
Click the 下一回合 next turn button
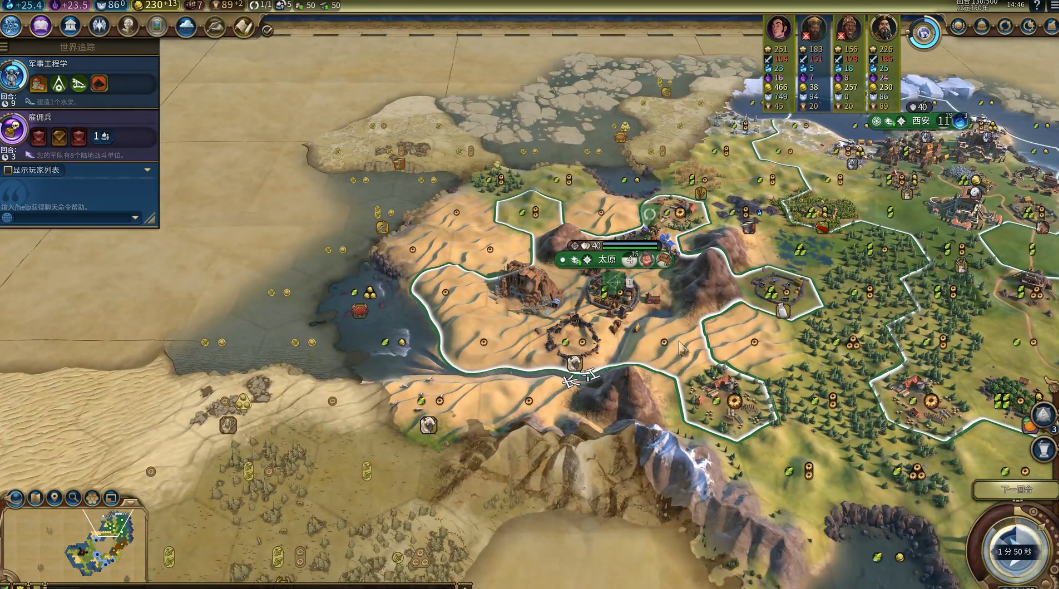(1014, 490)
